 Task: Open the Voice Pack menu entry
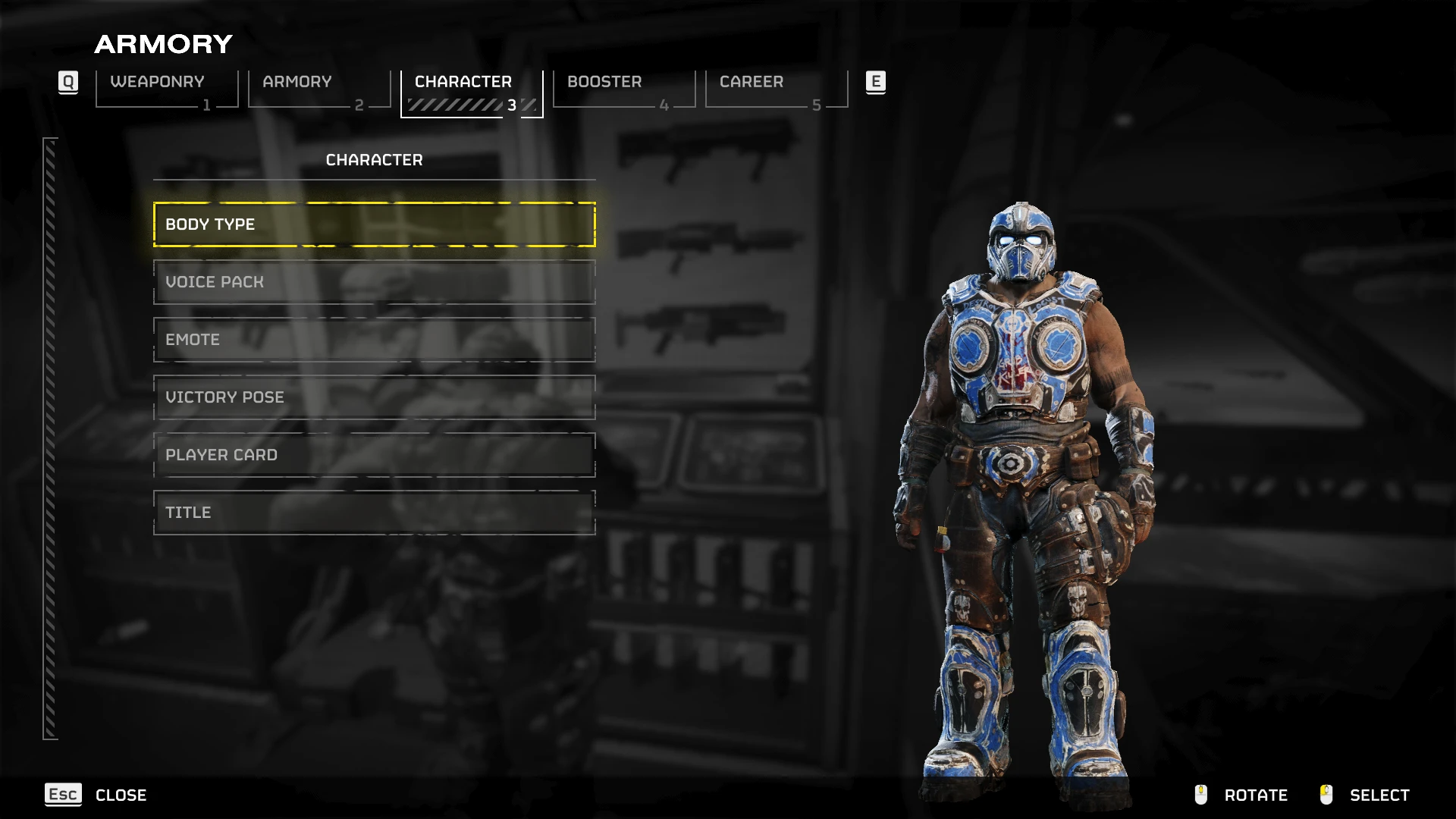click(x=374, y=282)
